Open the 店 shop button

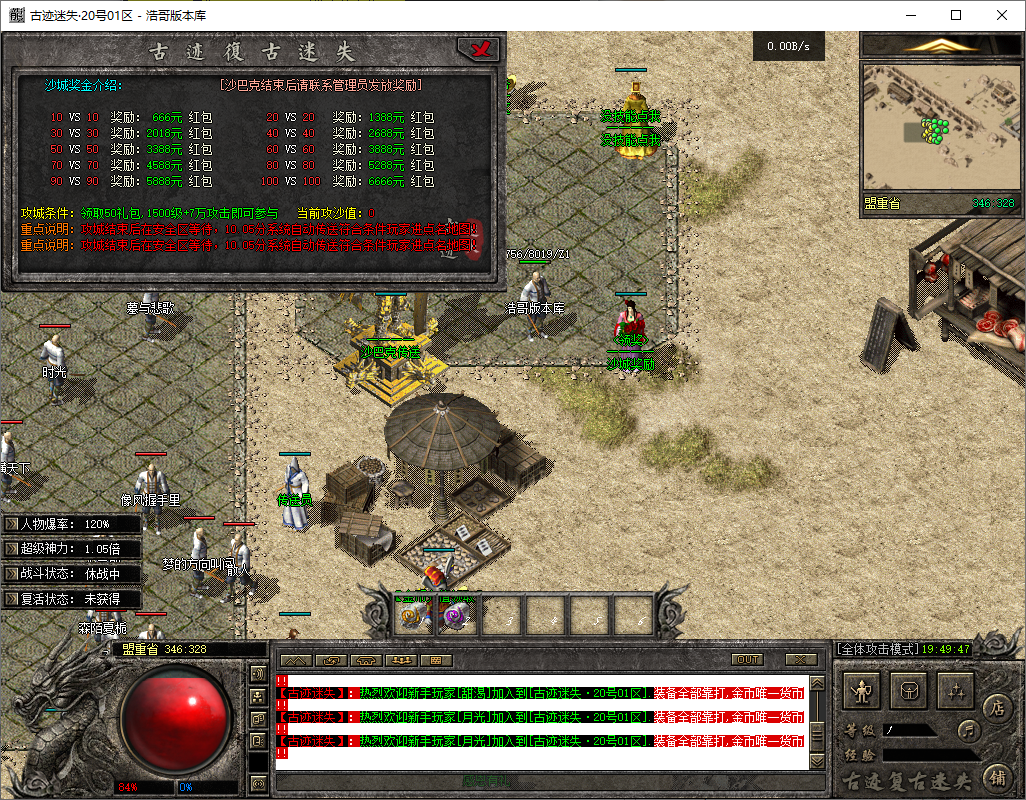pyautogui.click(x=997, y=707)
